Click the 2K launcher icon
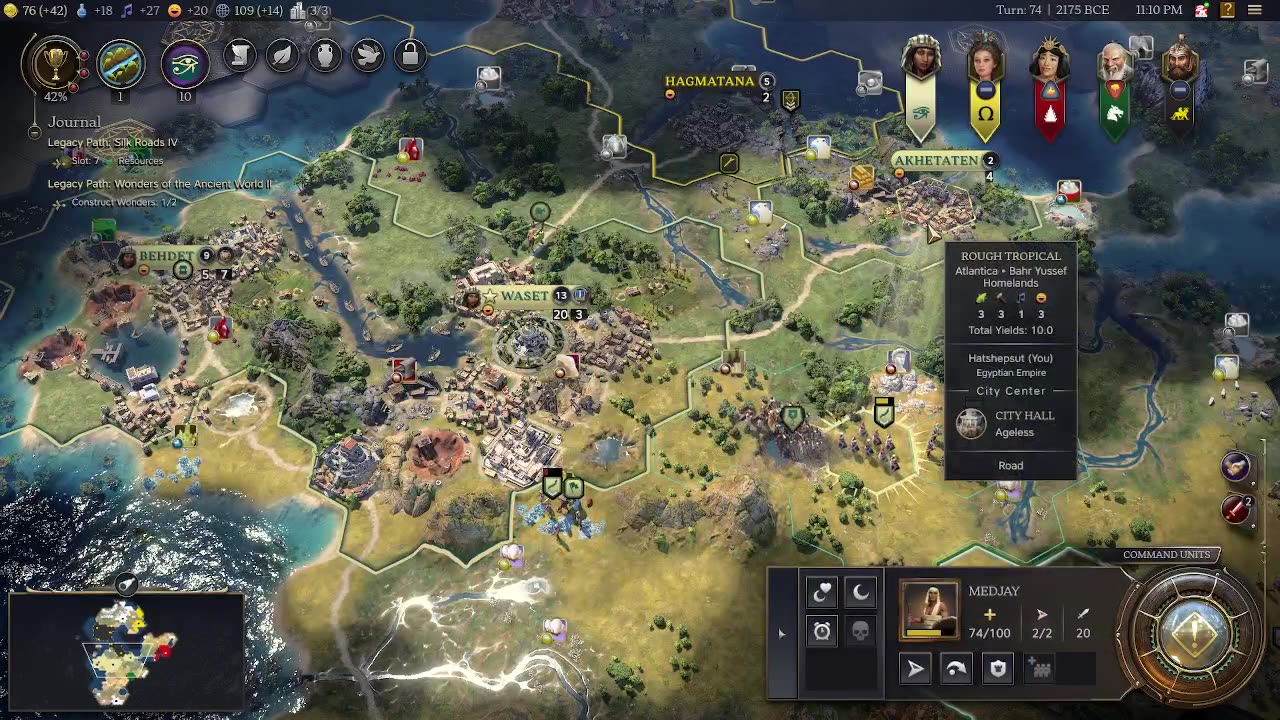This screenshot has width=1280, height=720. [x=1201, y=10]
